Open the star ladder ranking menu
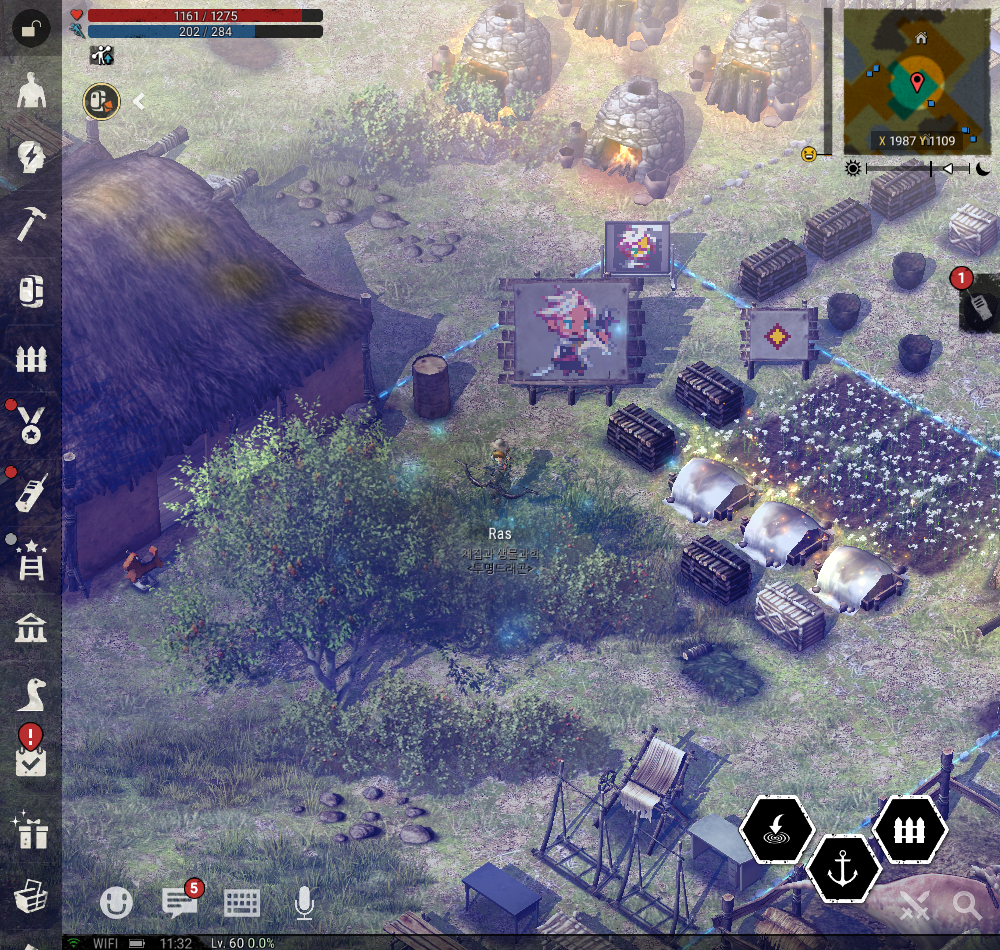 click(31, 561)
